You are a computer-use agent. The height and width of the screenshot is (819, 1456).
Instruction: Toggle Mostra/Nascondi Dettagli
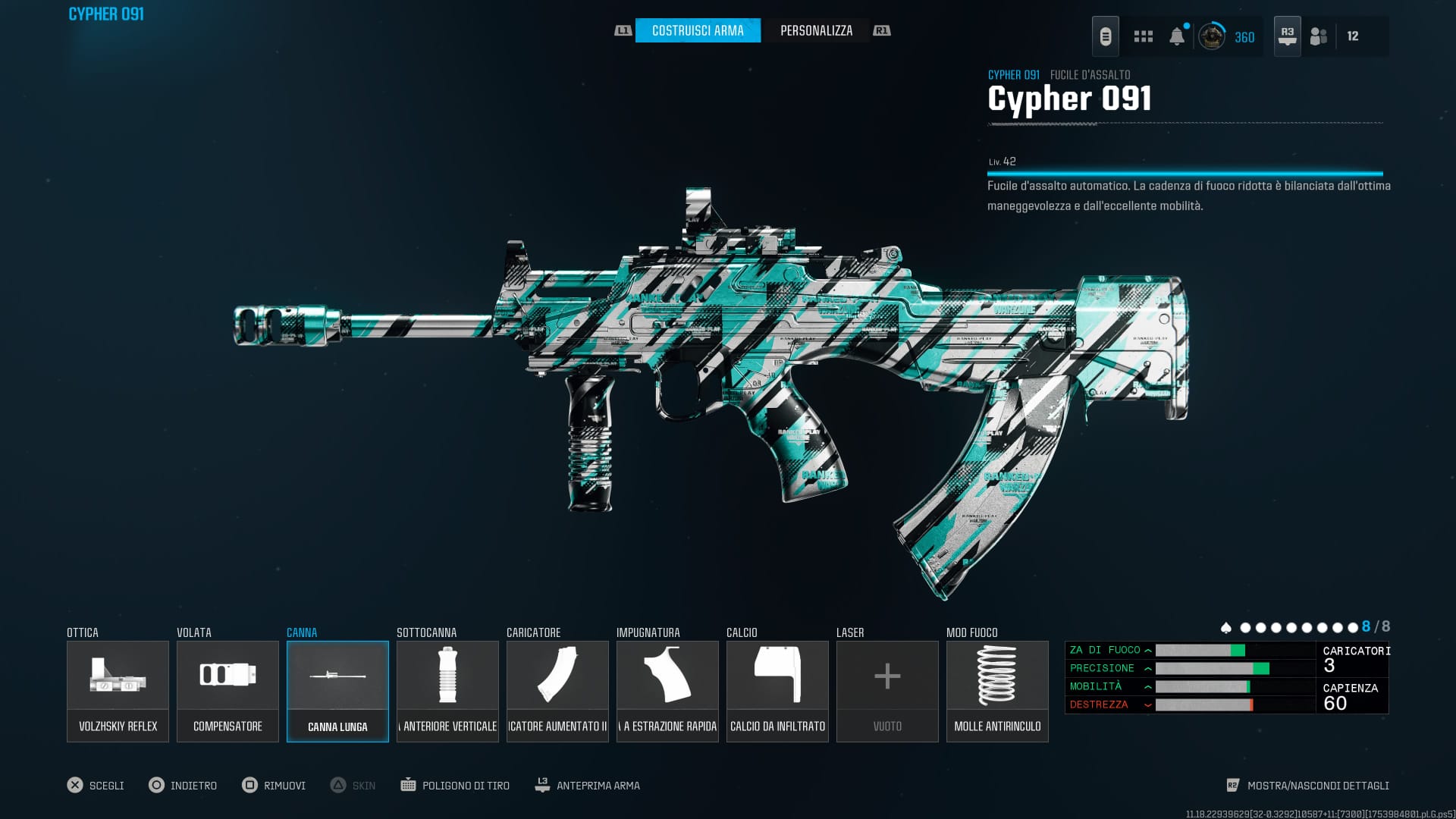point(1317,786)
